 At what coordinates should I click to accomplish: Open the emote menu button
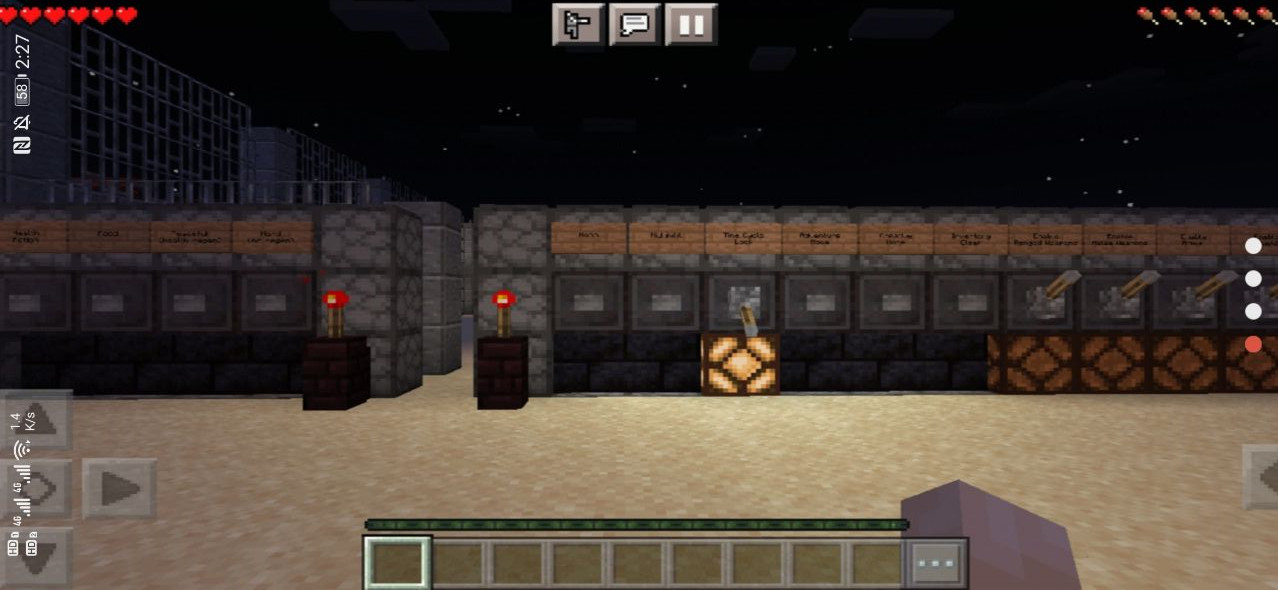(577, 25)
